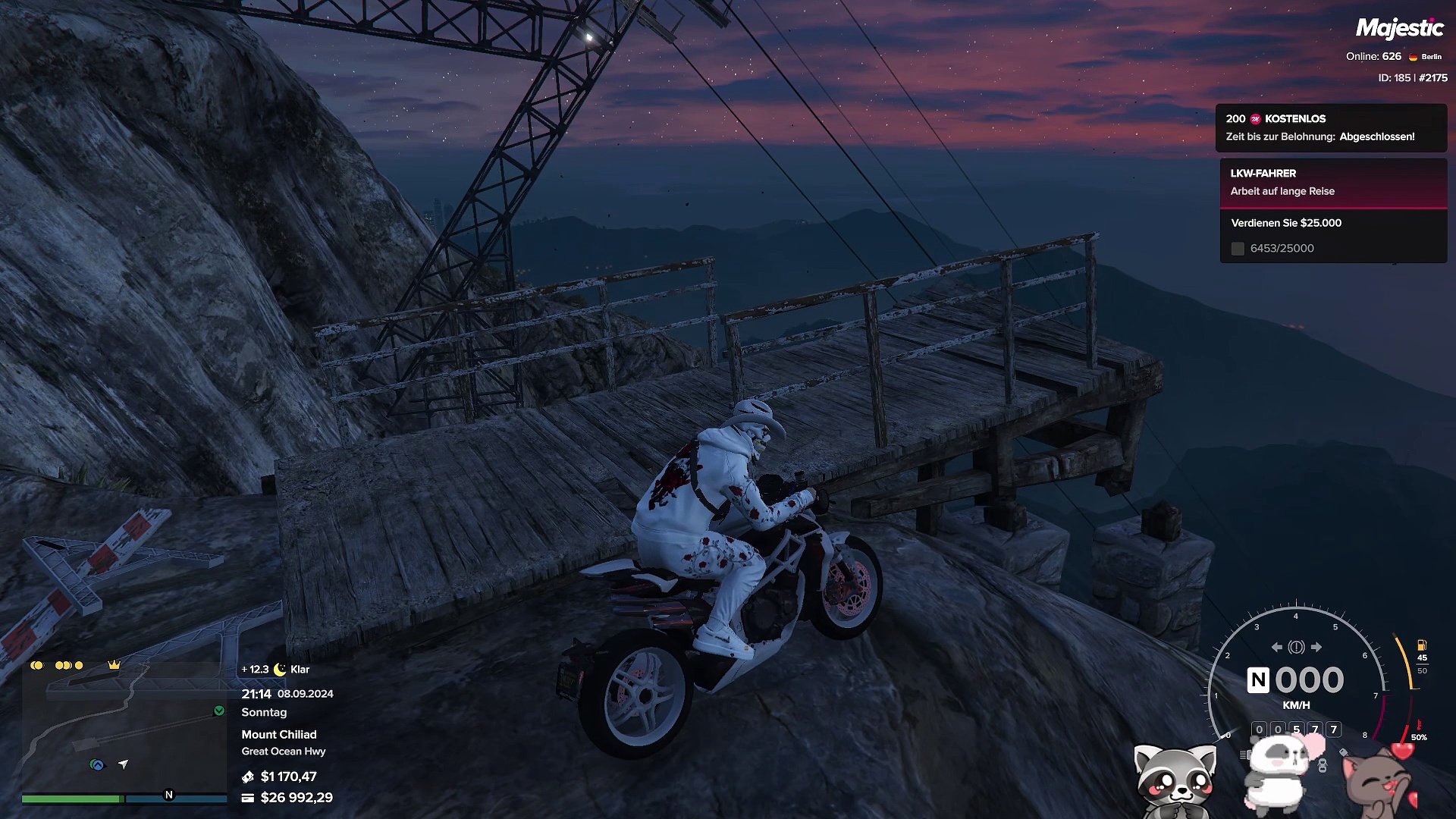Click the yellow crown icon above minimap
The width and height of the screenshot is (1456, 819).
[x=115, y=665]
